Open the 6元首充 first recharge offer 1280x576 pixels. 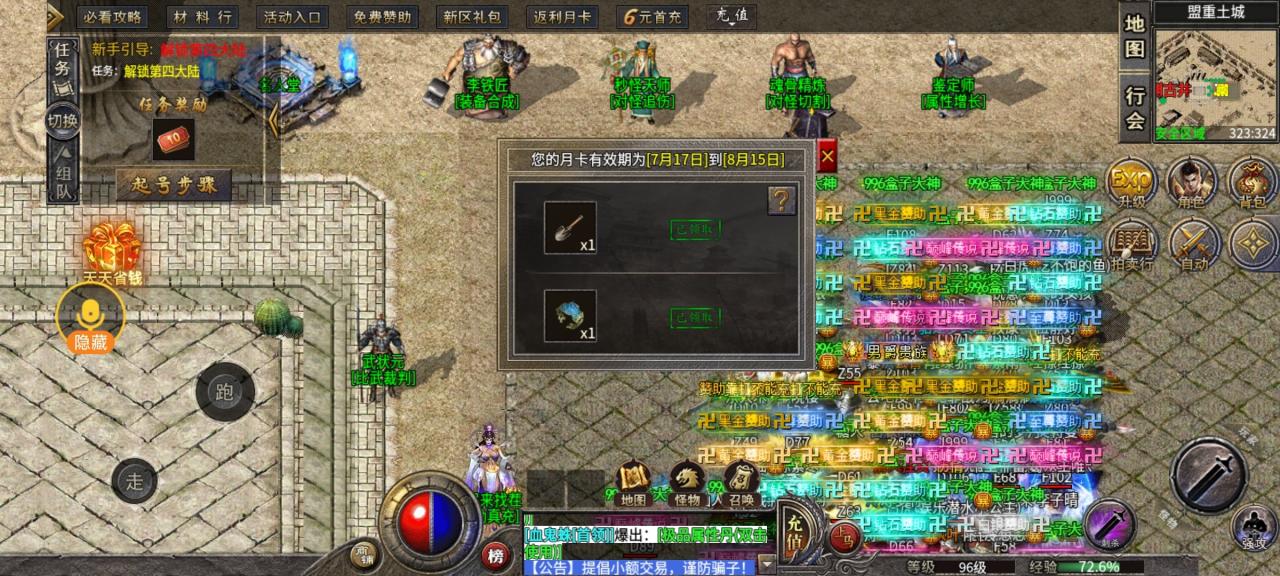652,17
